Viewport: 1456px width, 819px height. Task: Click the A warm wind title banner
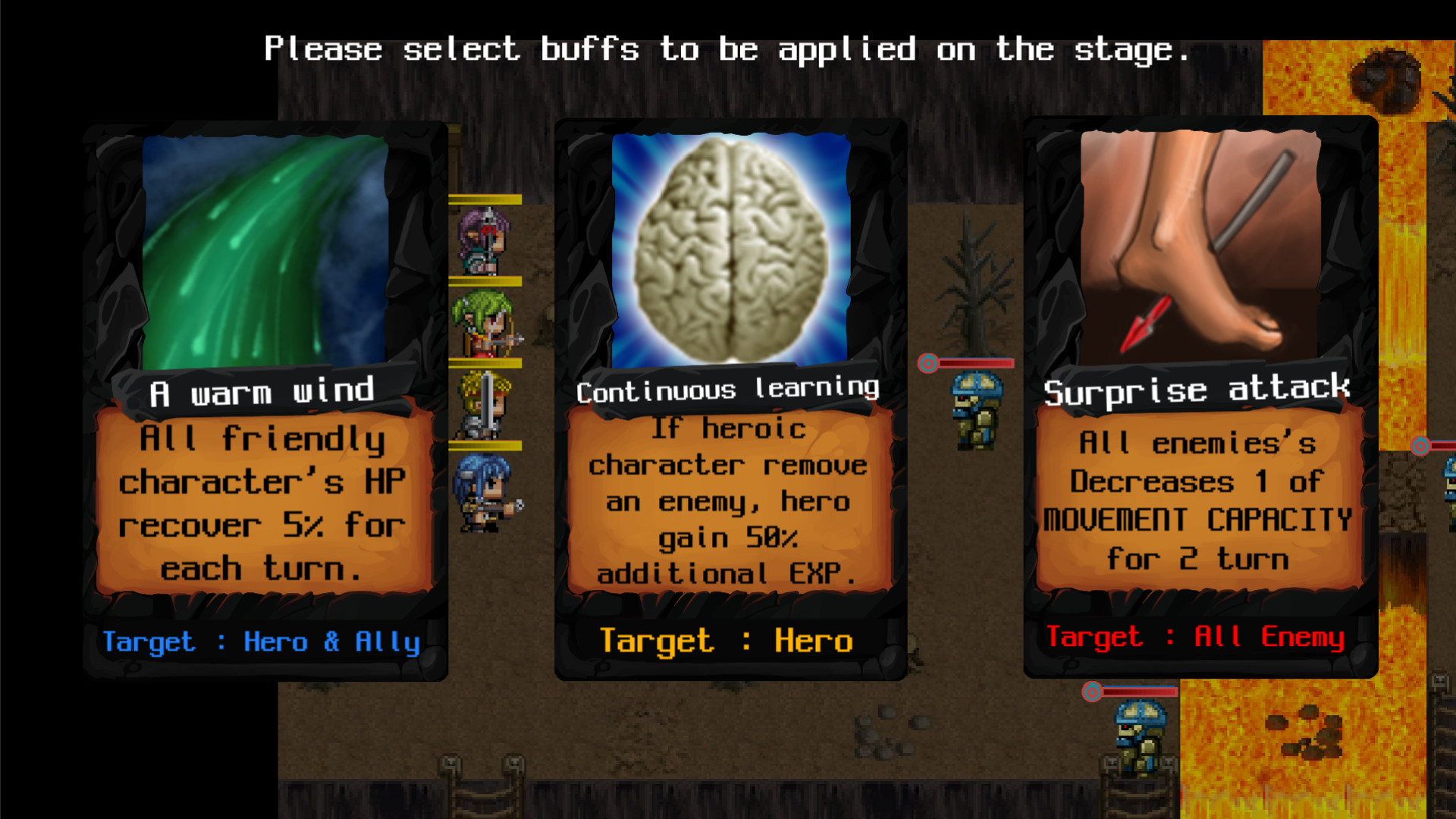click(x=263, y=391)
